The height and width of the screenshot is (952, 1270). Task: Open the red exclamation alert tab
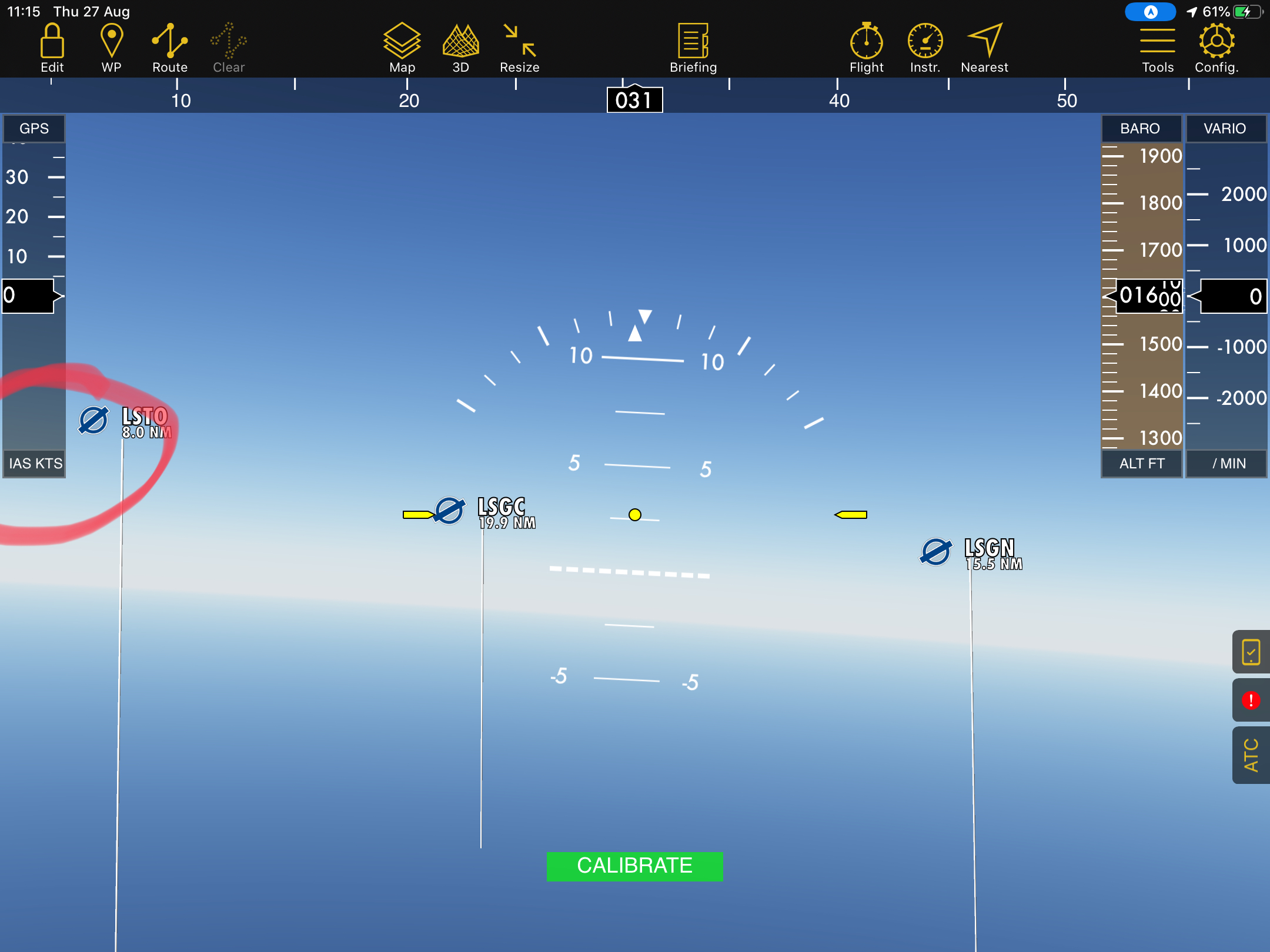pyautogui.click(x=1251, y=700)
